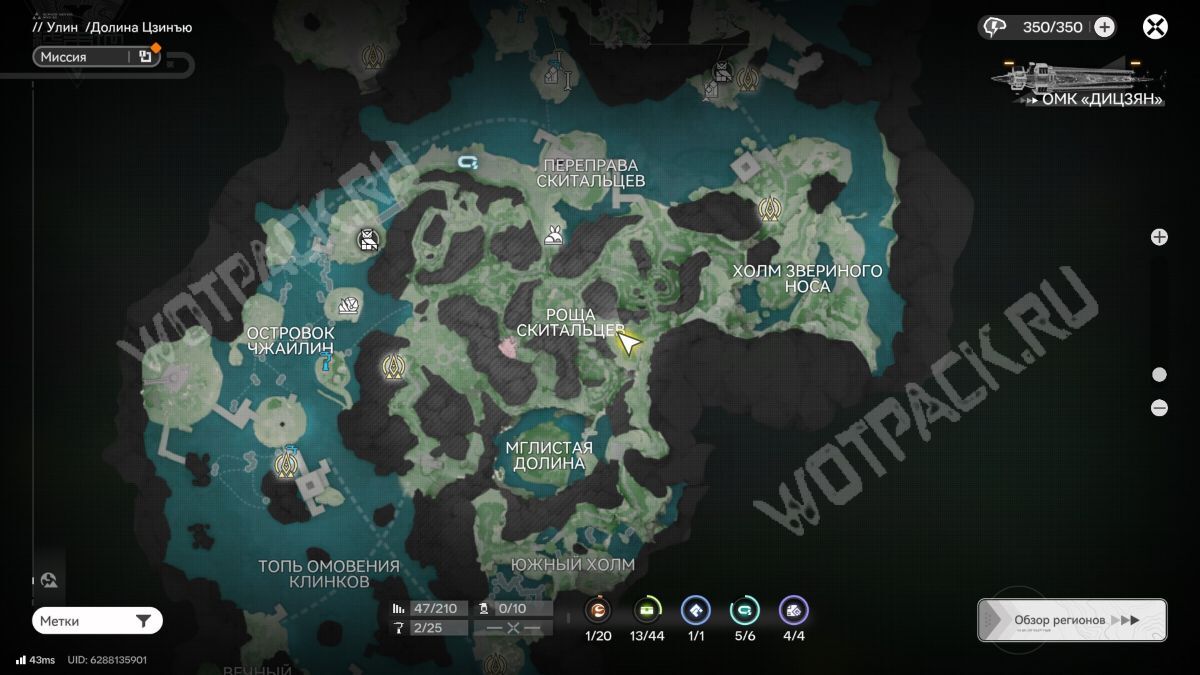Zoom out the map with minus
The height and width of the screenshot is (675, 1200).
(1159, 407)
